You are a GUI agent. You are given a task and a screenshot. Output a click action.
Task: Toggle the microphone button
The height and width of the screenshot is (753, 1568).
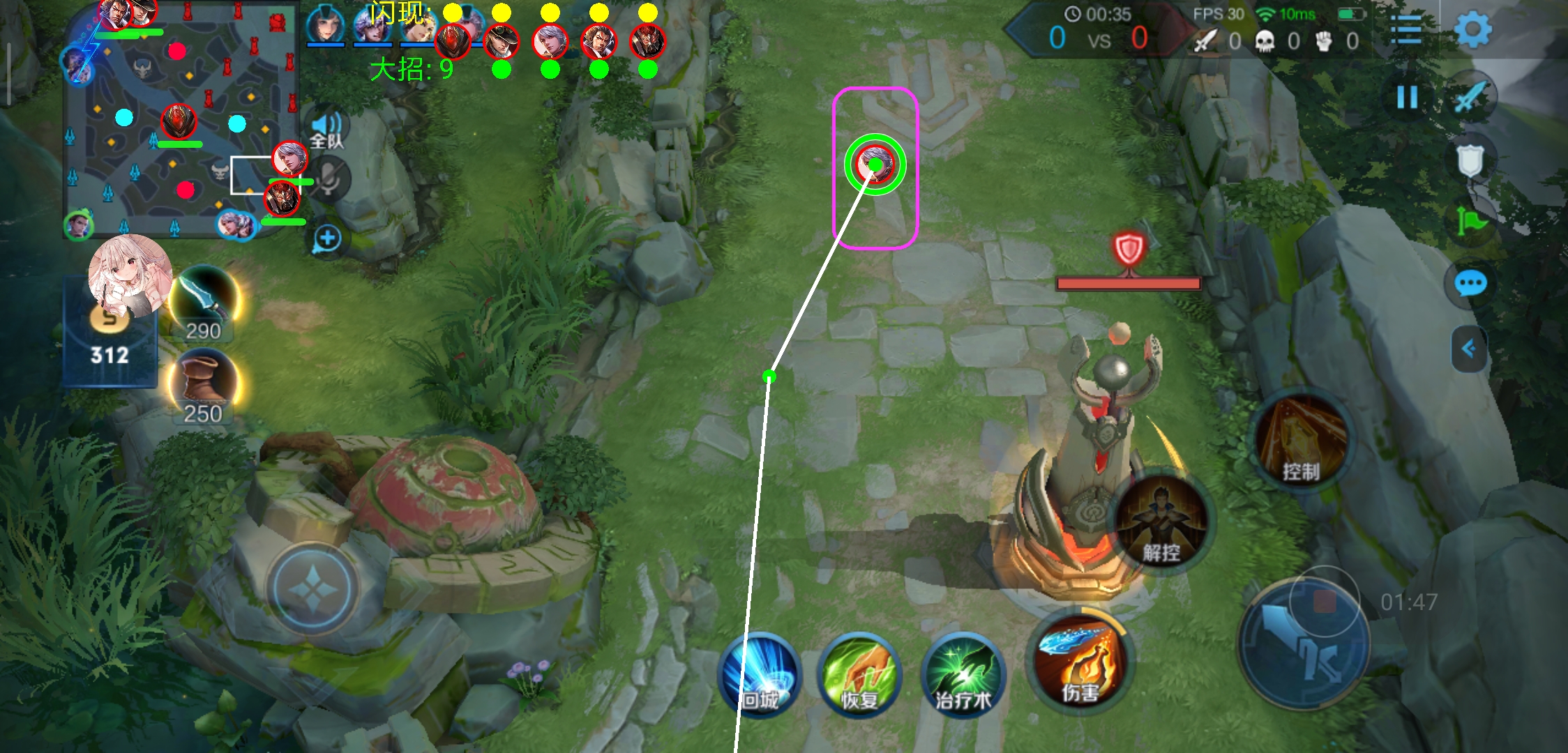click(329, 178)
